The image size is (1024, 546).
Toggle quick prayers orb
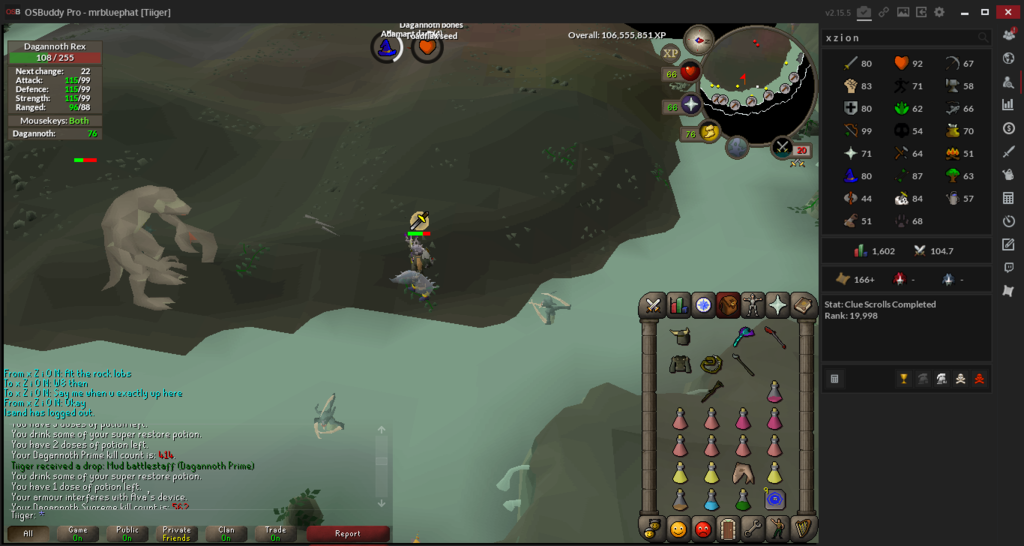(x=691, y=105)
